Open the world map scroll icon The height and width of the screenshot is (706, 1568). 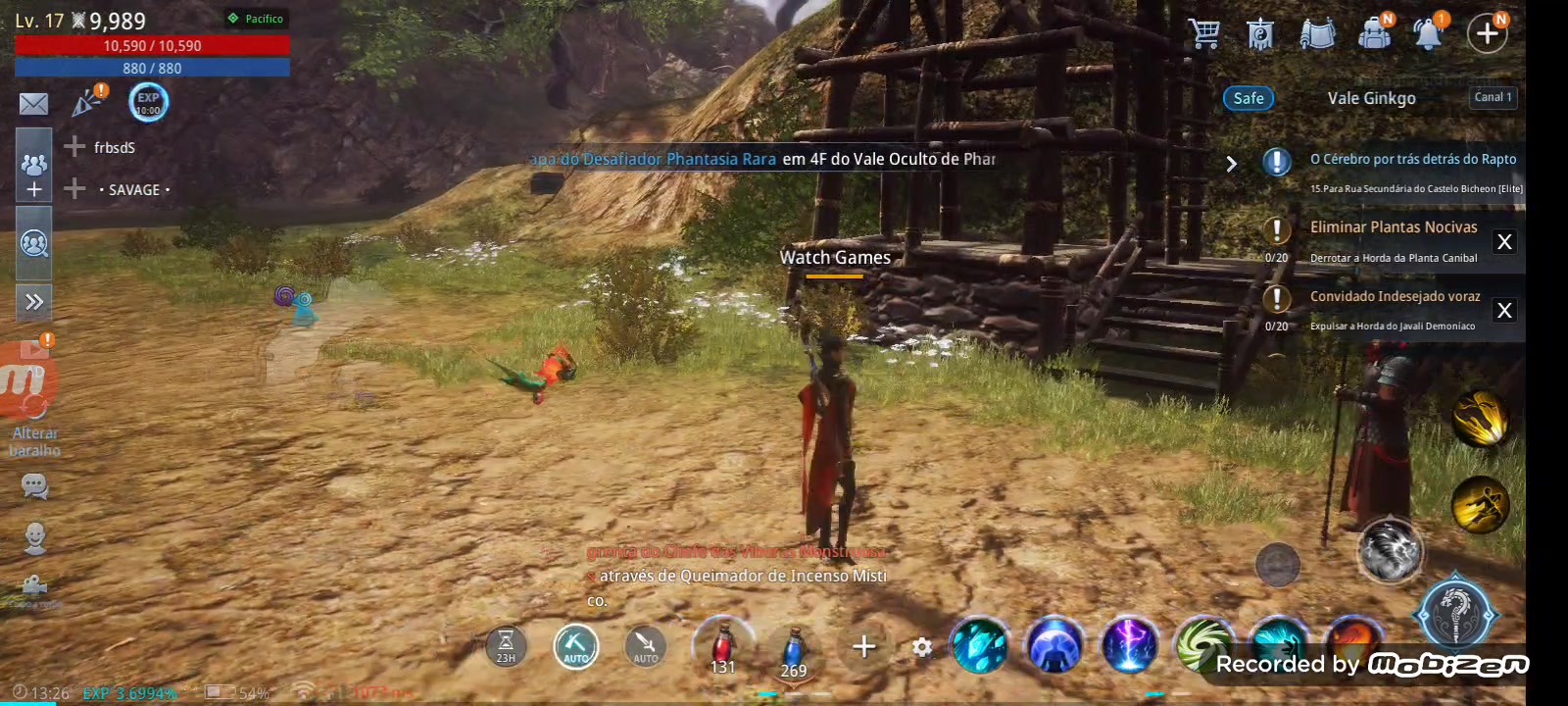[1317, 32]
